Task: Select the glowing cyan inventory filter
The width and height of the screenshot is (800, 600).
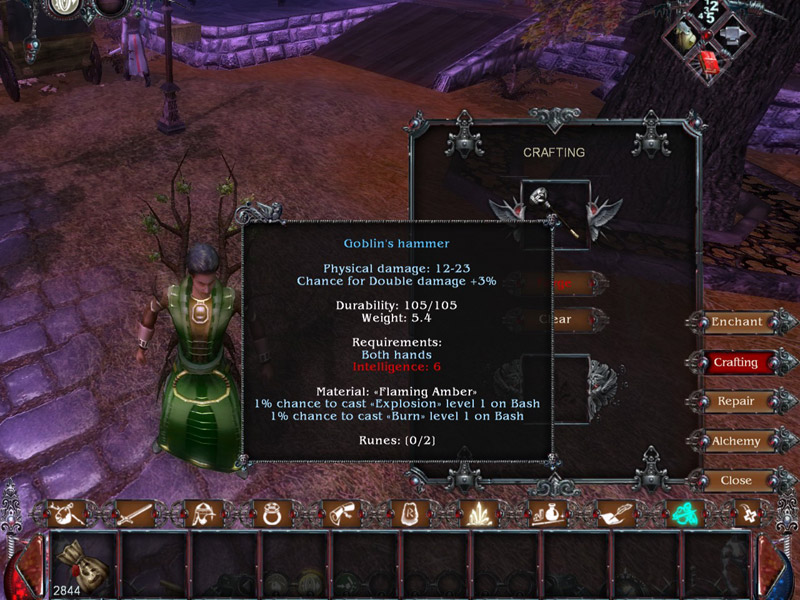Action: [x=686, y=515]
